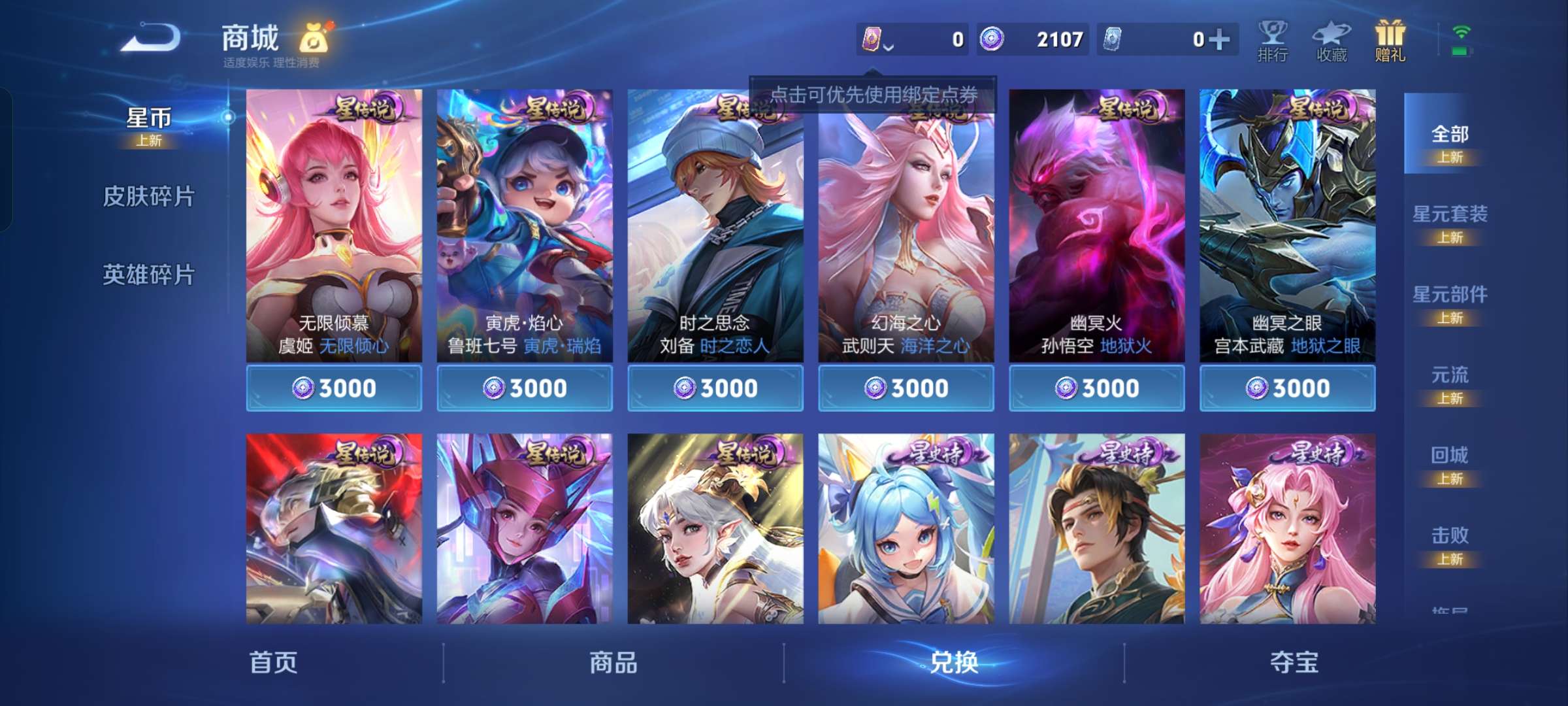Buy 虞姬 无限倾慕 skin for 3000
The width and height of the screenshot is (1568, 706).
tap(334, 387)
